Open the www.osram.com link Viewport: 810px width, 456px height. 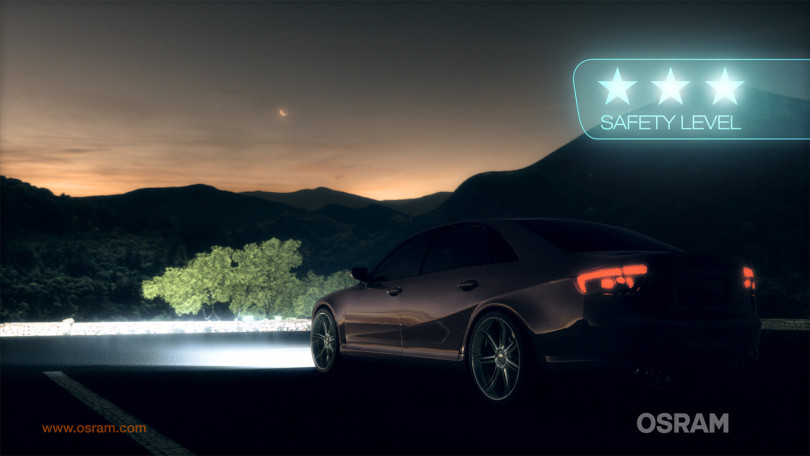(94, 428)
